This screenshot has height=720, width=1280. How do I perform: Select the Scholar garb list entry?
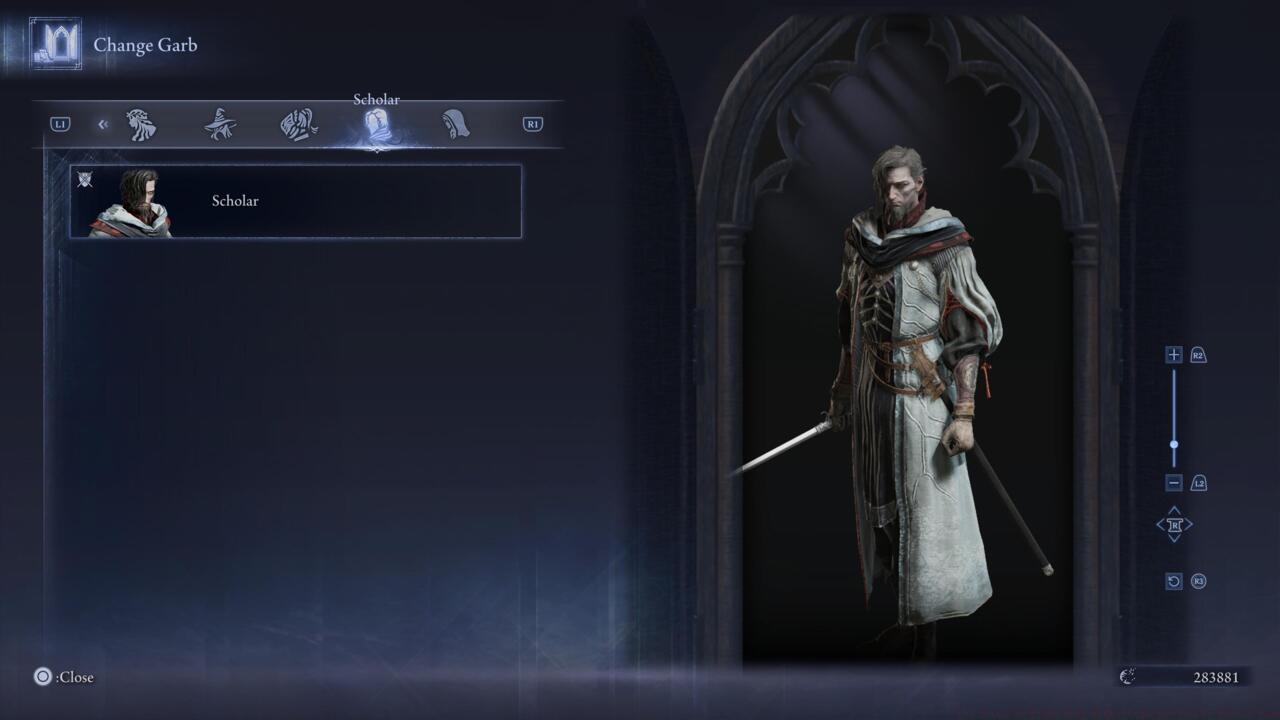(294, 200)
